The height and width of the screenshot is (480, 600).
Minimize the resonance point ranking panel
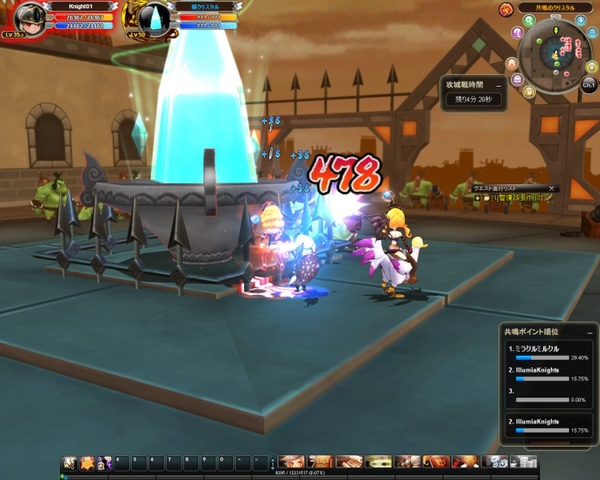point(590,331)
